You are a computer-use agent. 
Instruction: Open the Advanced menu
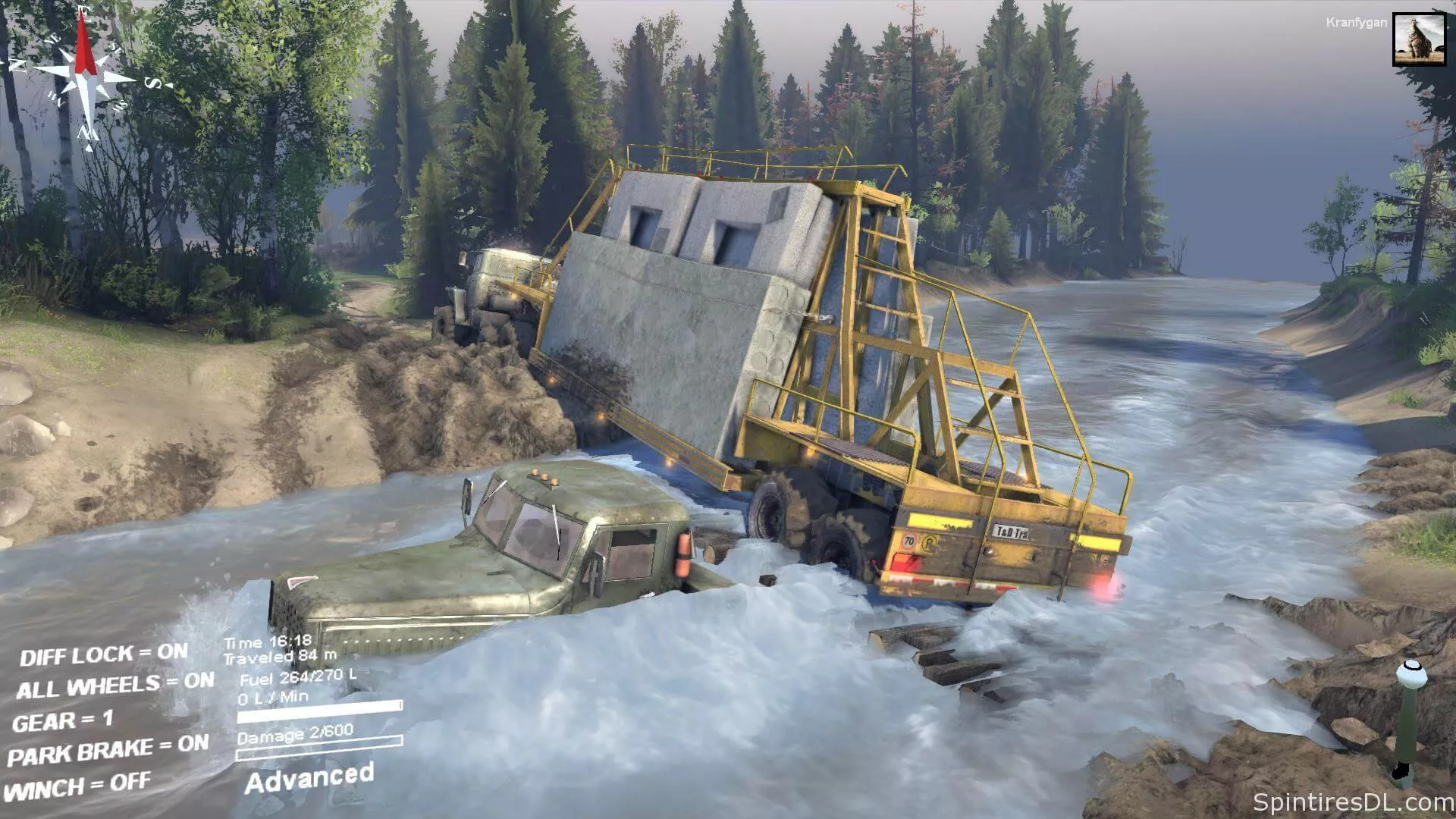309,778
